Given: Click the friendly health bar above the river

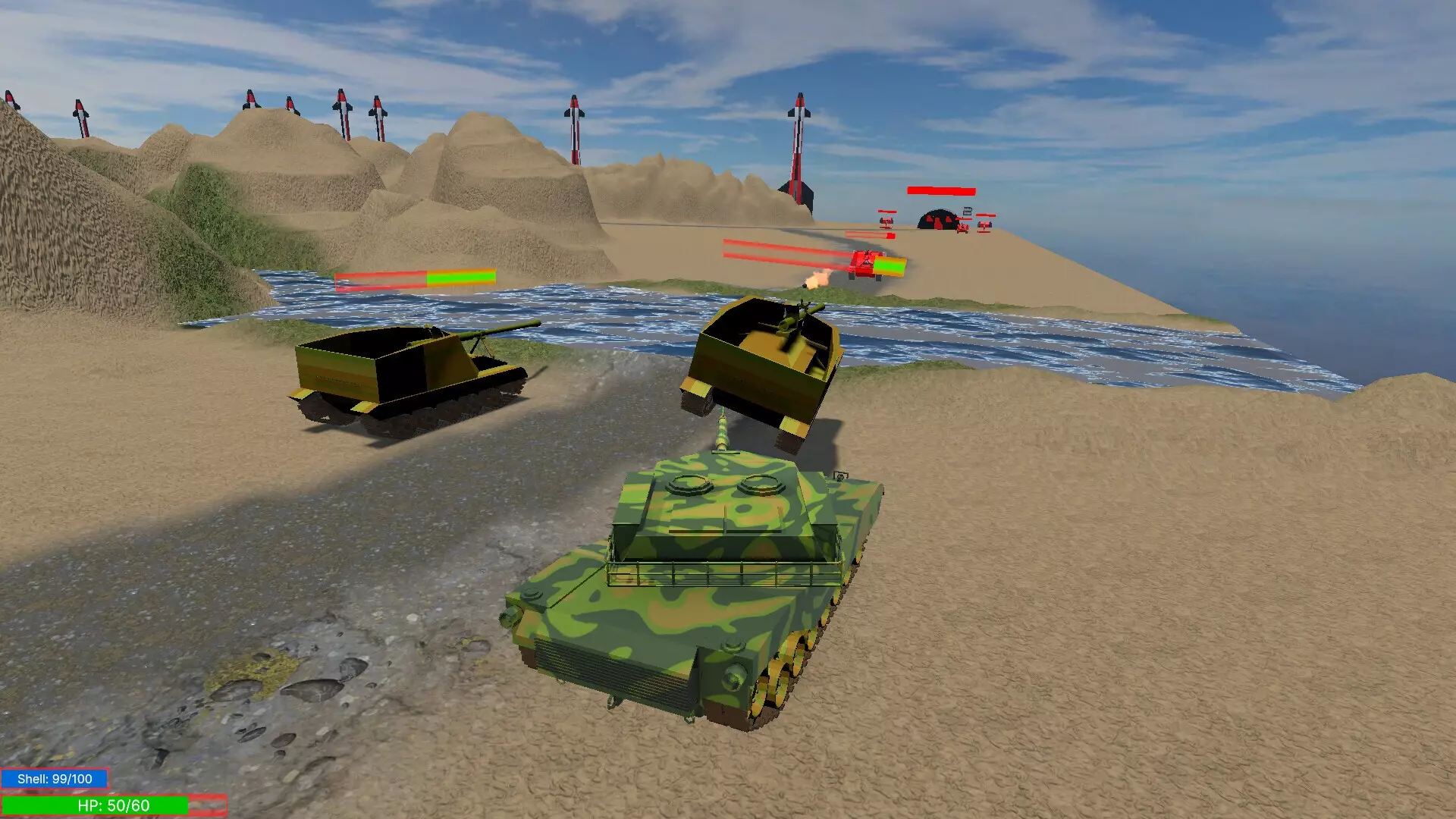Looking at the screenshot, I should point(416,279).
